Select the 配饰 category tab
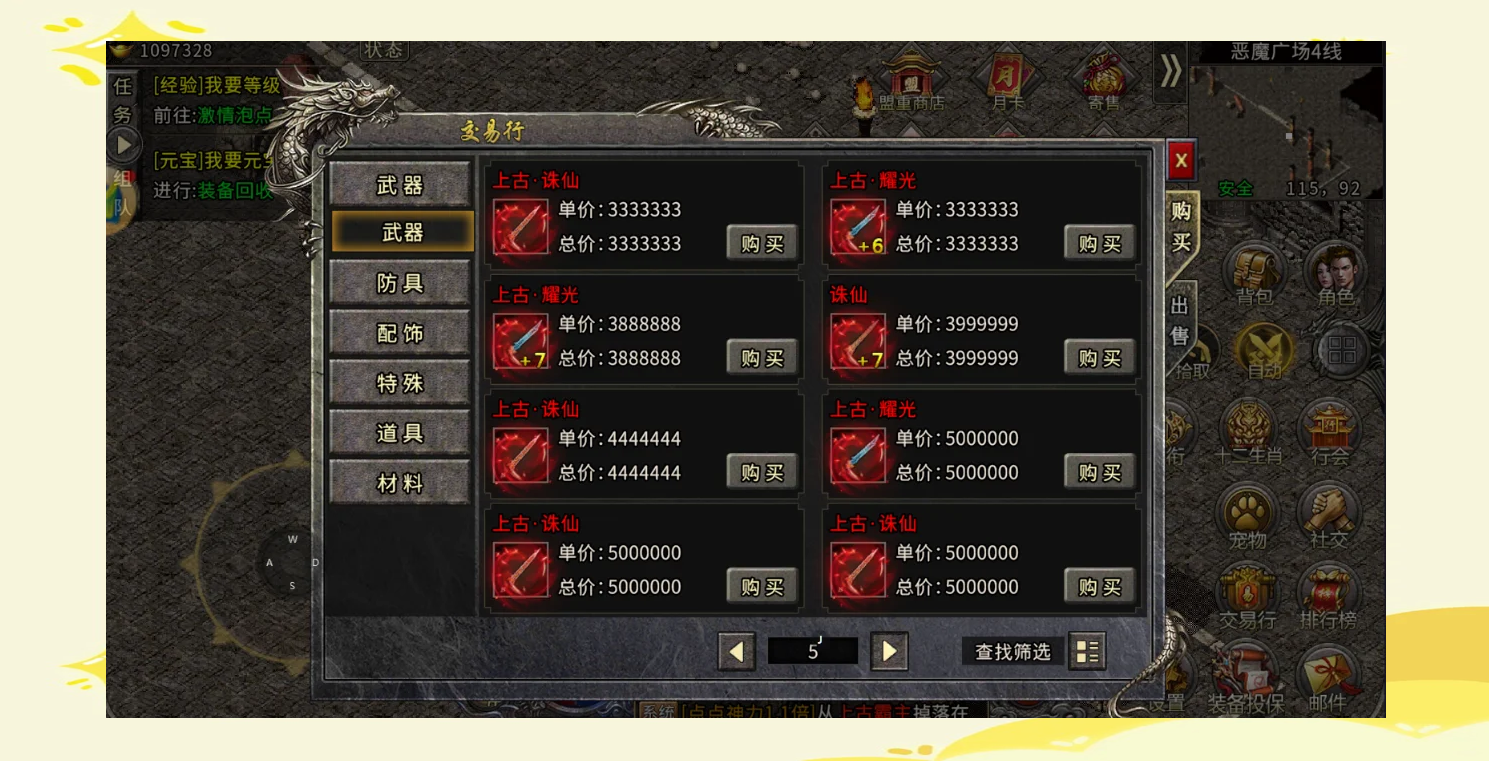1489x761 pixels. pyautogui.click(x=400, y=333)
